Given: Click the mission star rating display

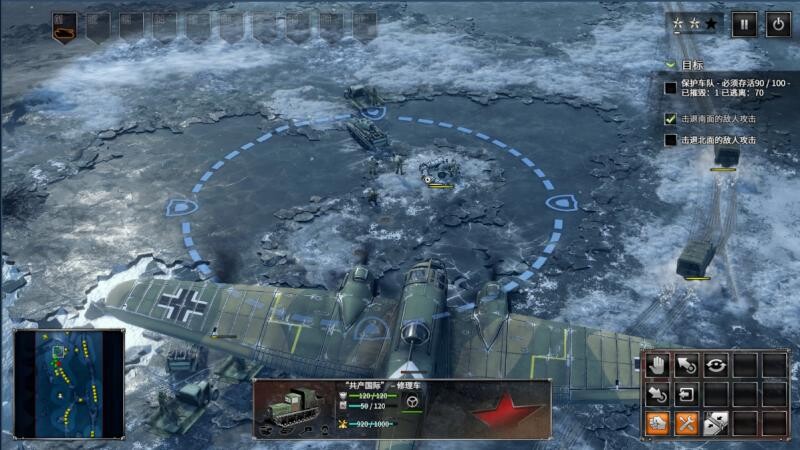Looking at the screenshot, I should pyautogui.click(x=695, y=24).
